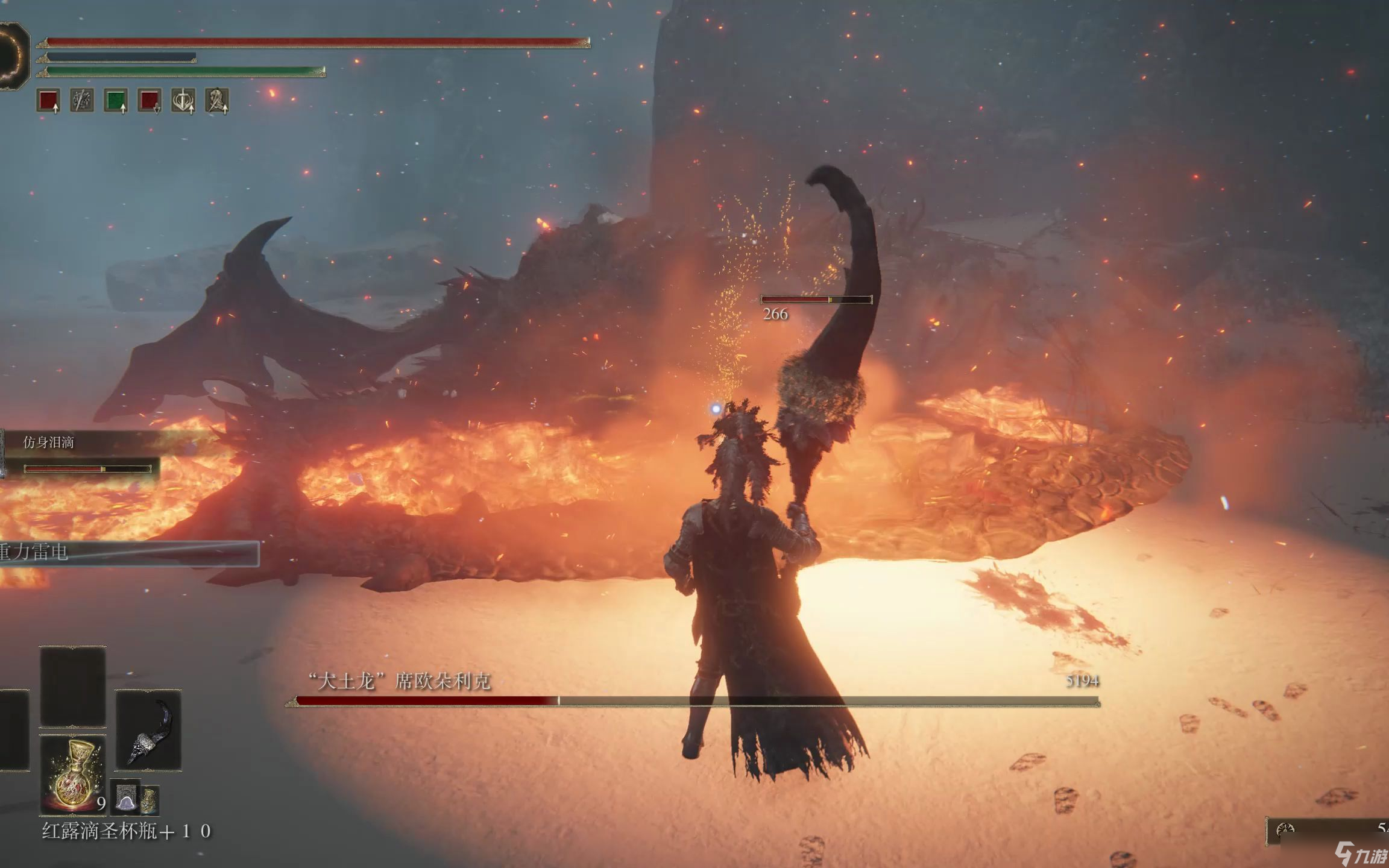Screen dimensions: 1389x868
Task: Choose the small gravestone spirit item icon
Action: tap(126, 798)
